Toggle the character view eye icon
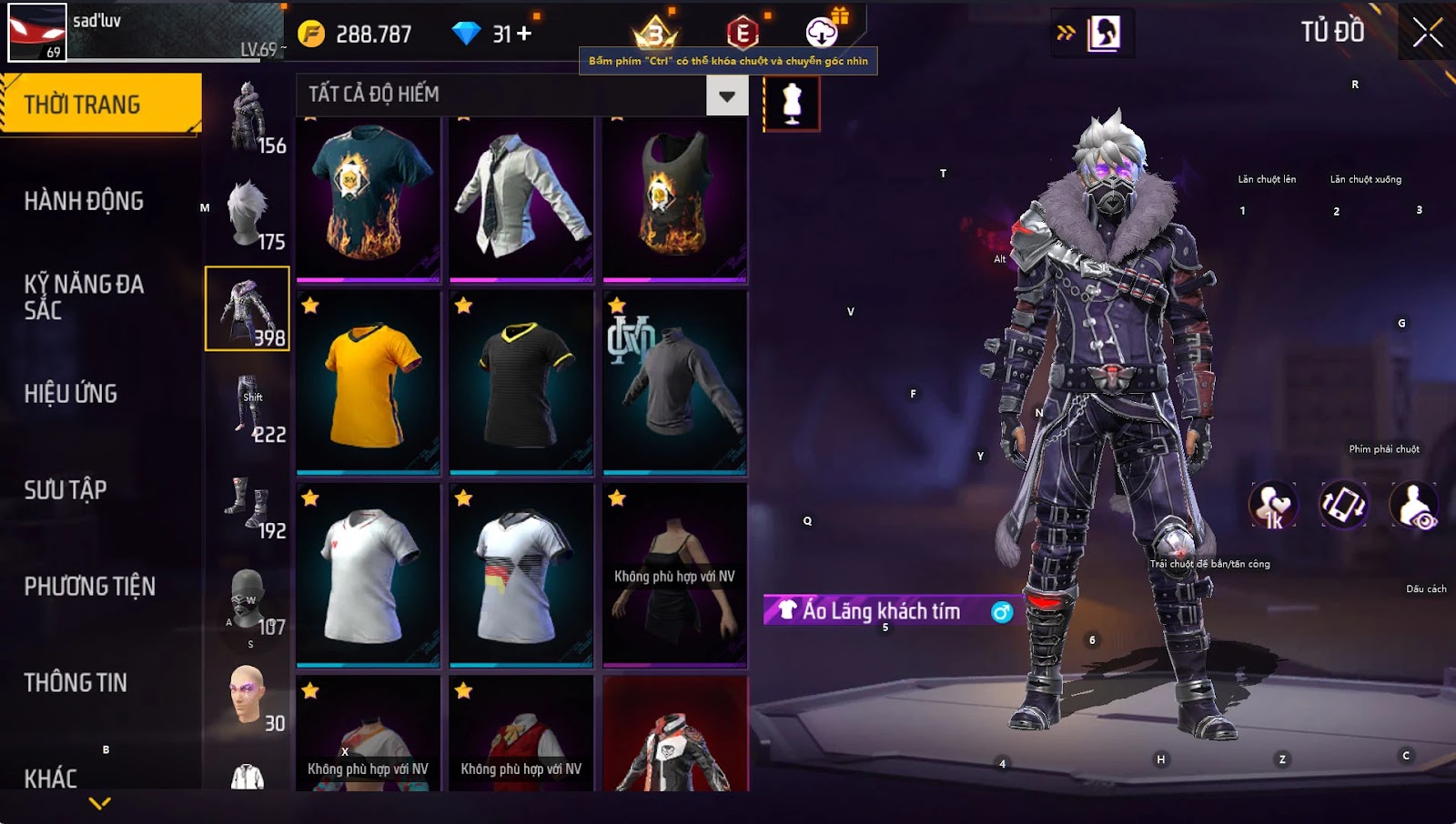This screenshot has height=824, width=1456. (x=1413, y=506)
